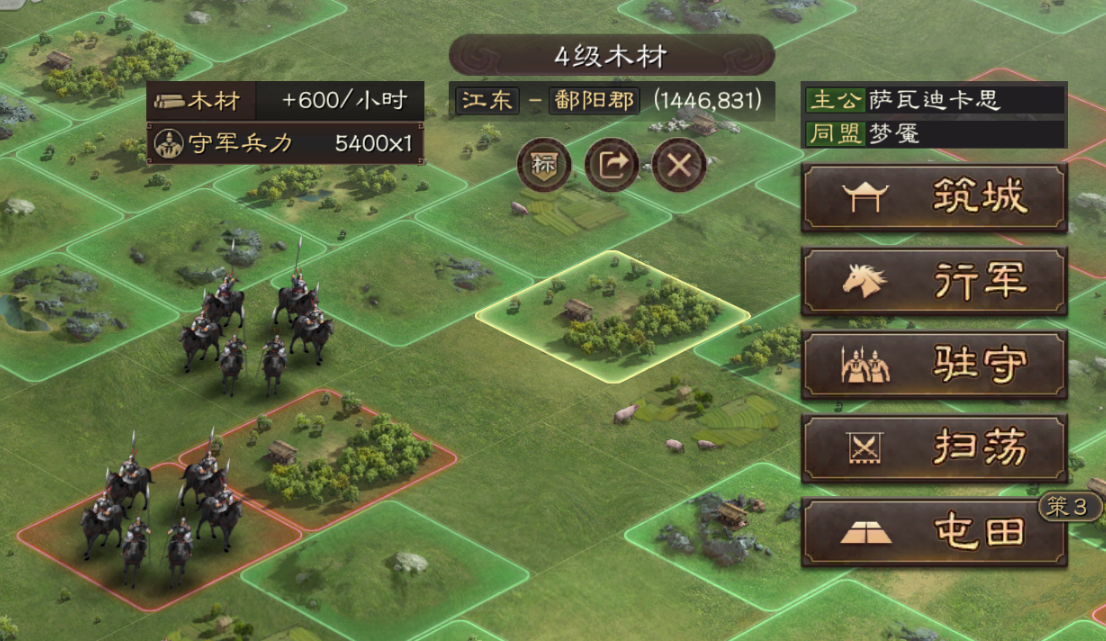Share the tile using the arrow icon

coord(611,165)
